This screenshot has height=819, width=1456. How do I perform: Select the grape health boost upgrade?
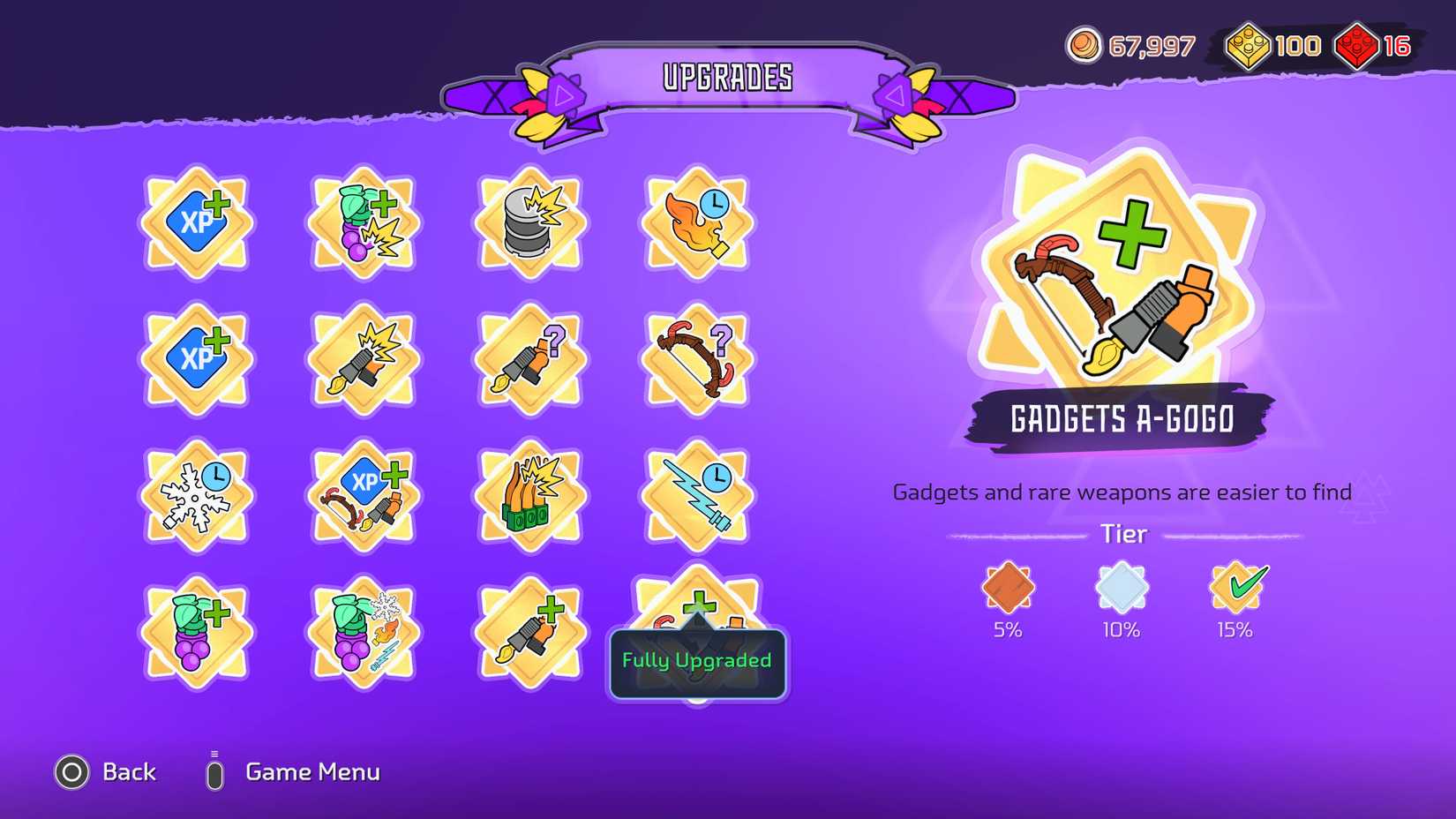coord(196,631)
